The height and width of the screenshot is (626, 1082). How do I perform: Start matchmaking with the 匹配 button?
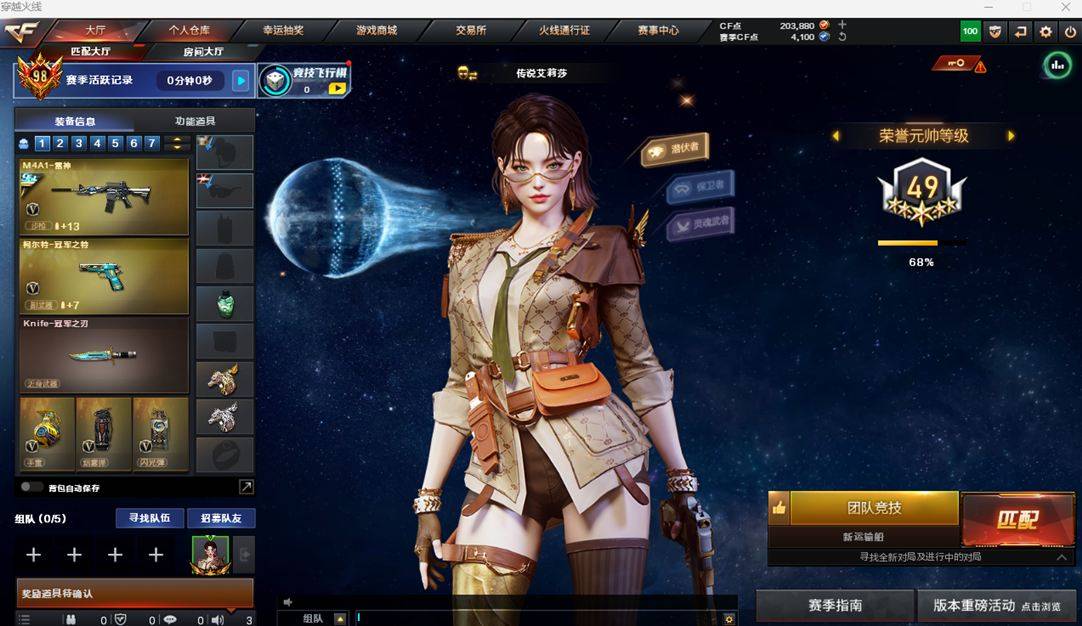[1017, 519]
